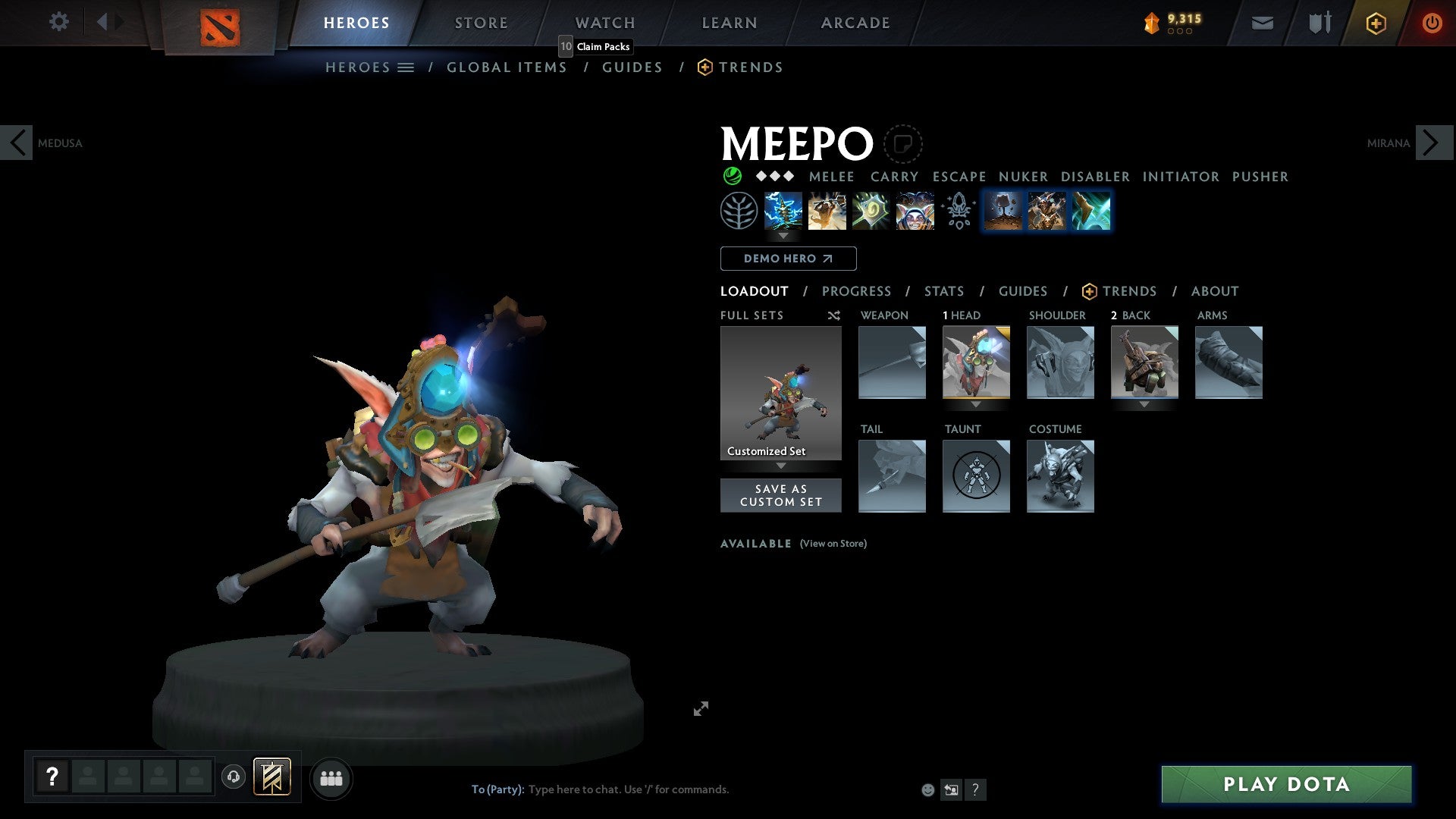Switch to the PROGRESS tab
The width and height of the screenshot is (1456, 819).
point(857,291)
